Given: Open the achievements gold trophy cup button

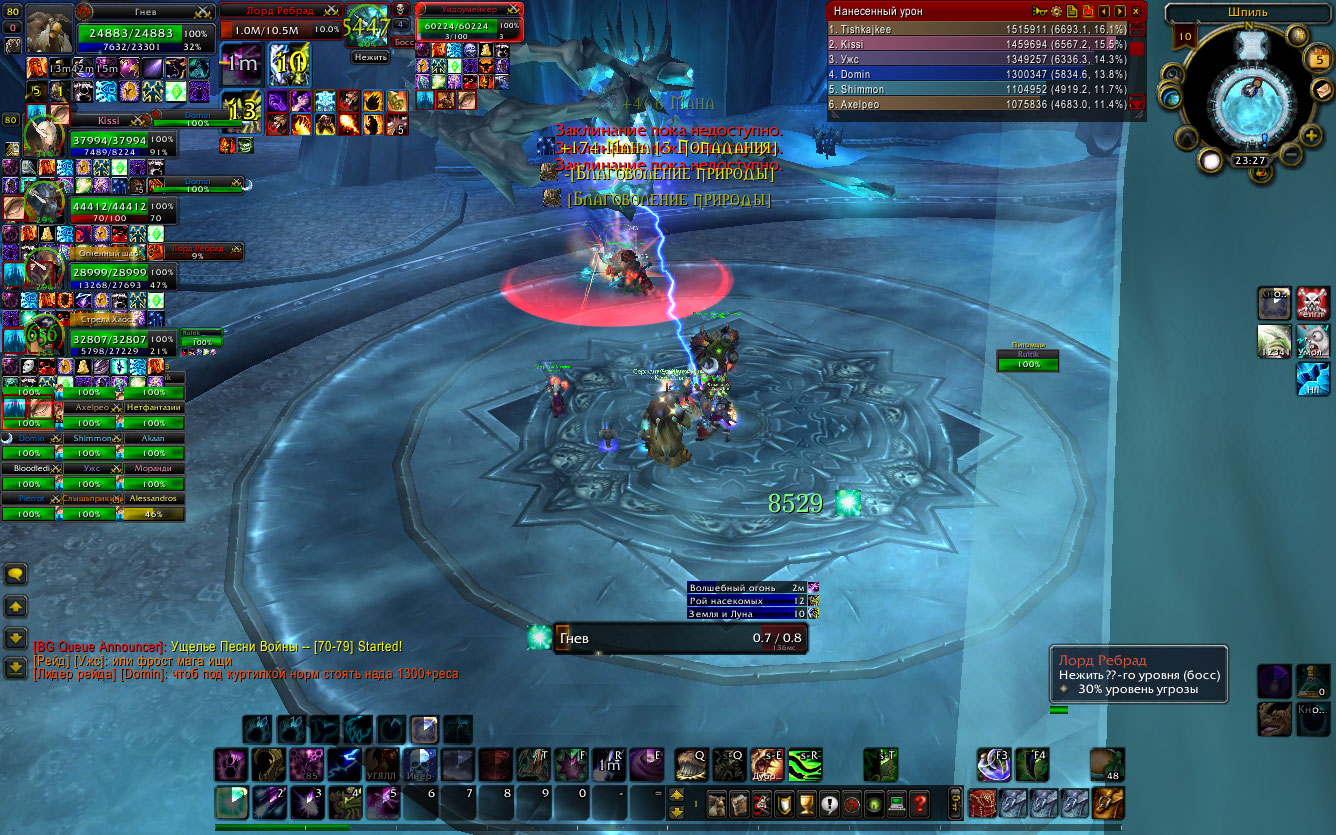Looking at the screenshot, I should [806, 803].
